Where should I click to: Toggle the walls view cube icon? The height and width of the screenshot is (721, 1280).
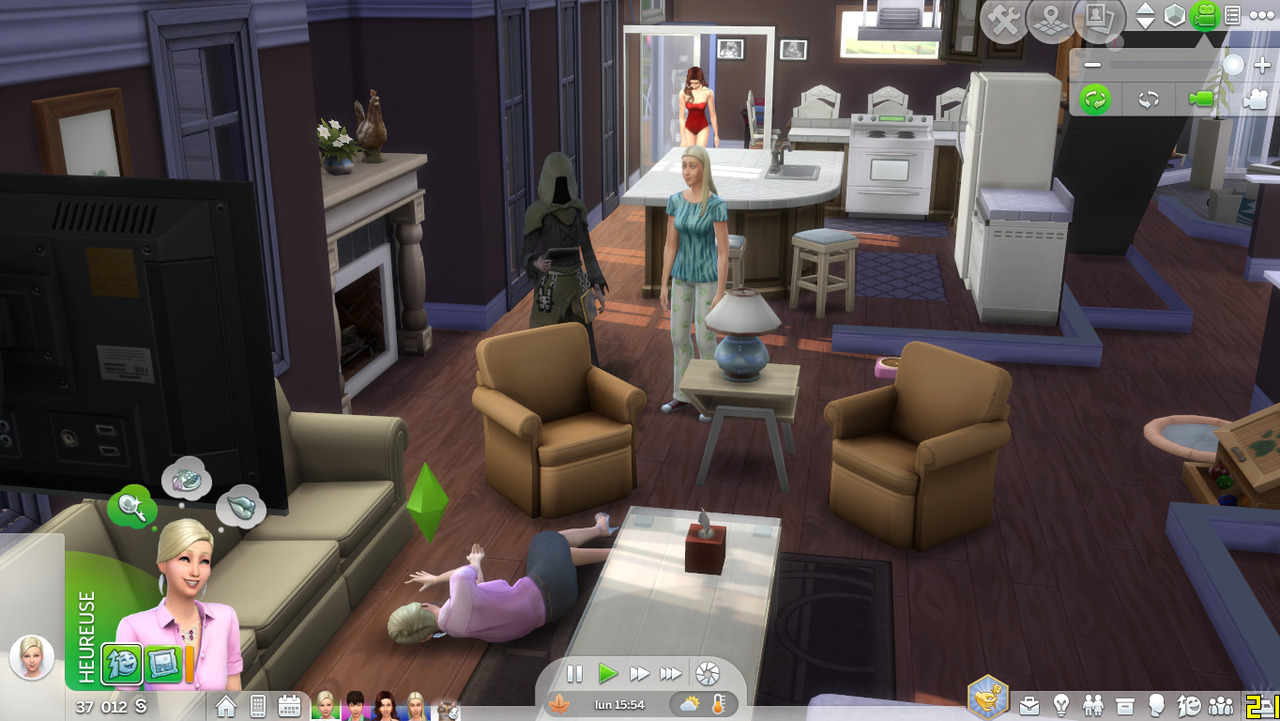tap(1174, 16)
